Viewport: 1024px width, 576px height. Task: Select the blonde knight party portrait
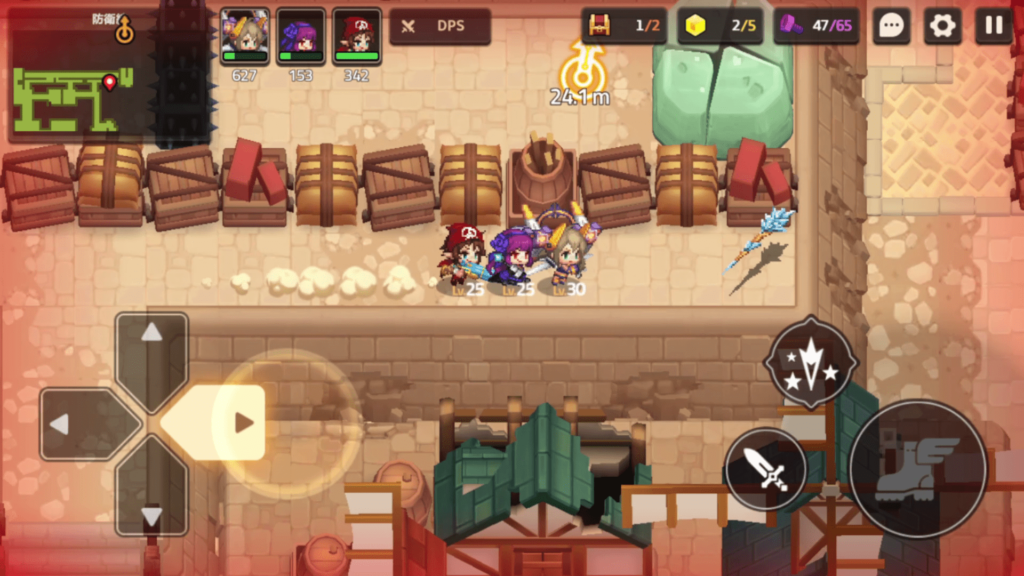click(x=245, y=37)
